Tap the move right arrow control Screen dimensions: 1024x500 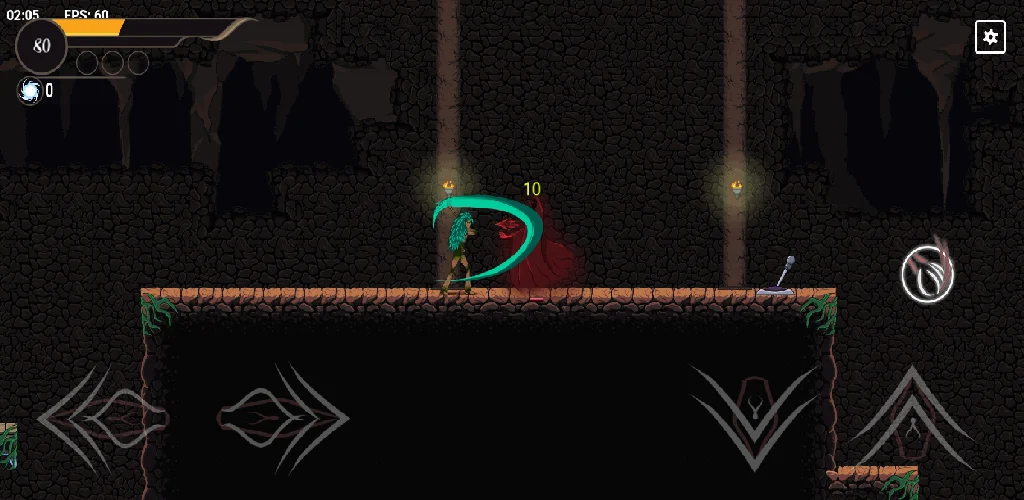click(283, 415)
